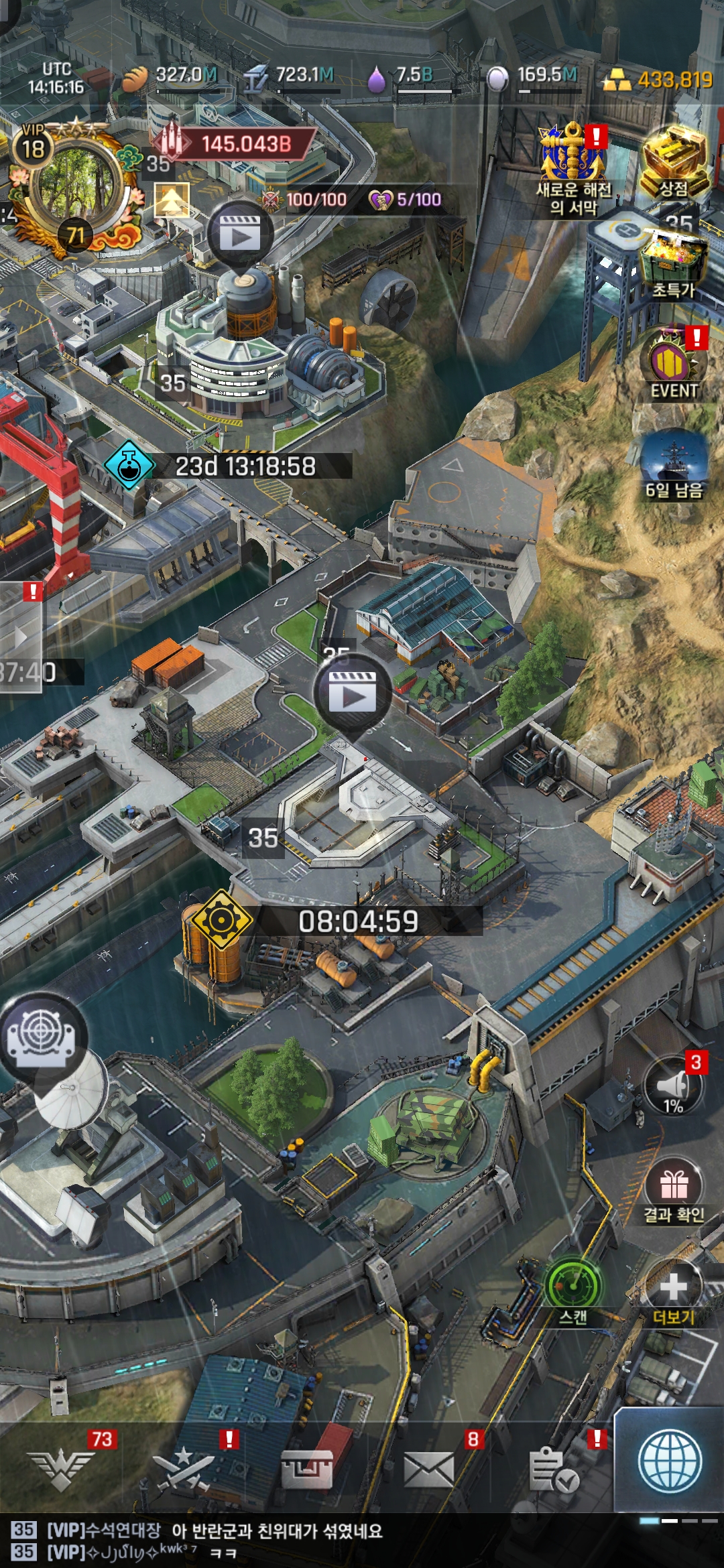
Task: Tap the VIP 18 badge
Action: point(33,144)
